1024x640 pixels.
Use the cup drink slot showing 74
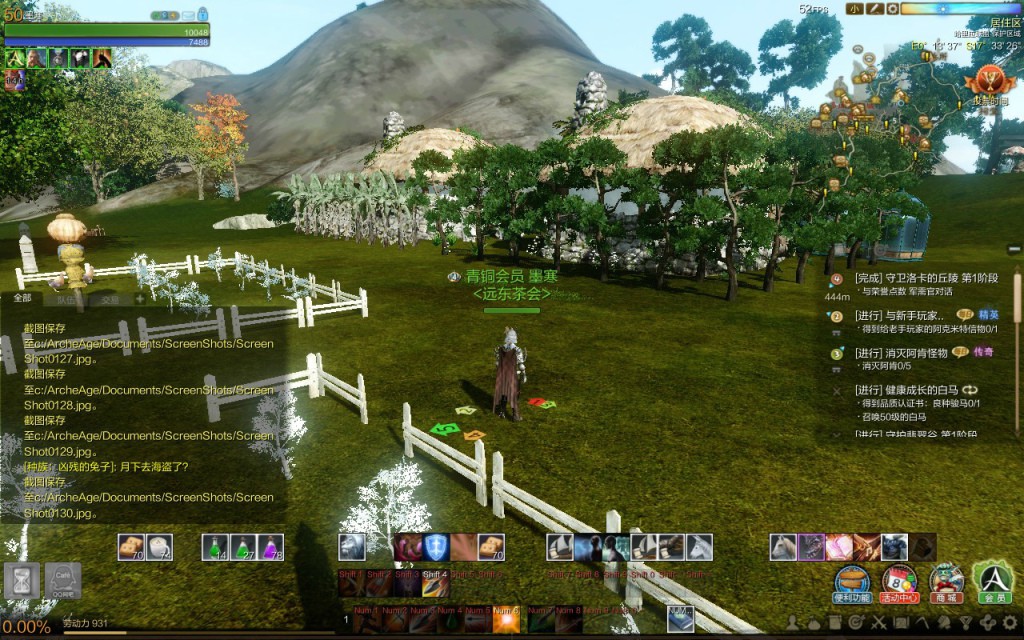[x=160, y=546]
